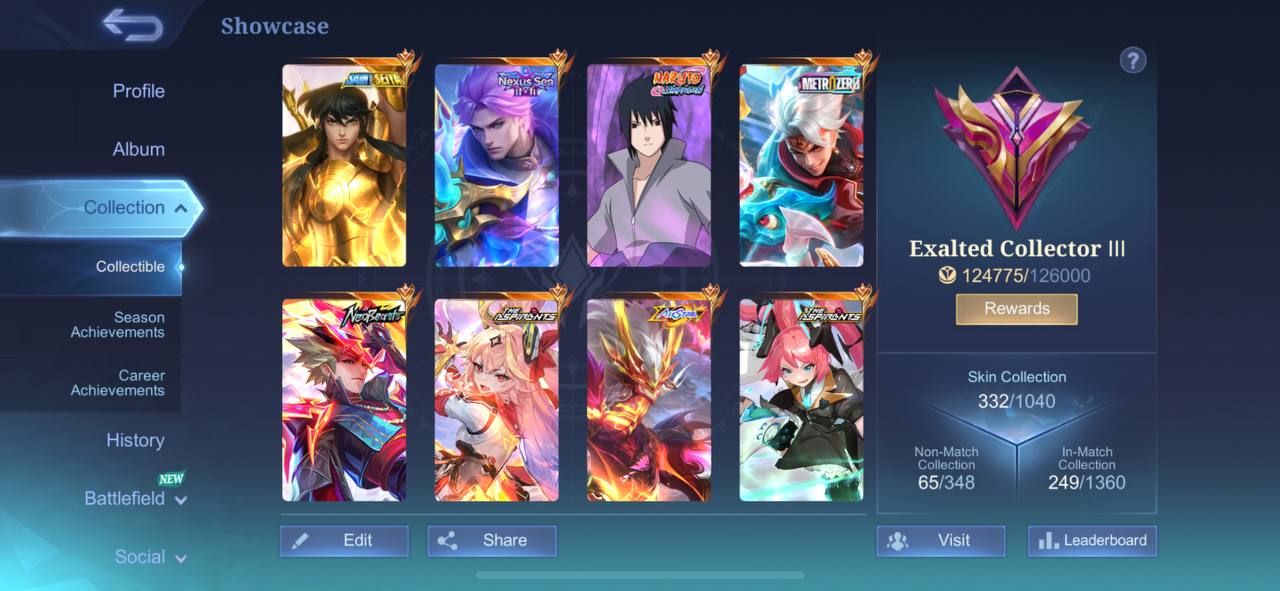Open the Profile menu entry

(138, 91)
